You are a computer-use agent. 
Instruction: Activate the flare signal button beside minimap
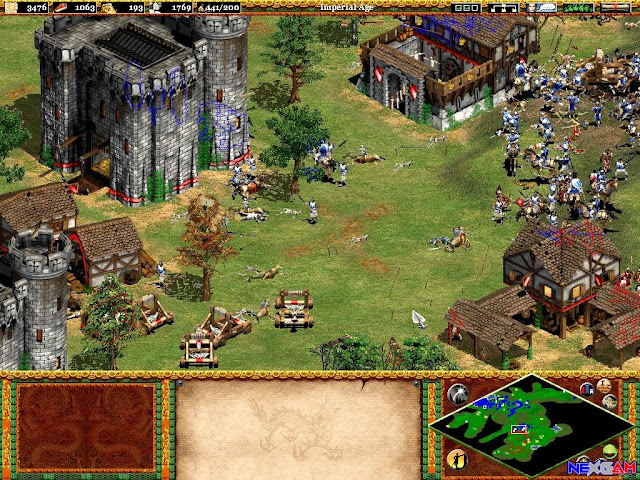457,394
